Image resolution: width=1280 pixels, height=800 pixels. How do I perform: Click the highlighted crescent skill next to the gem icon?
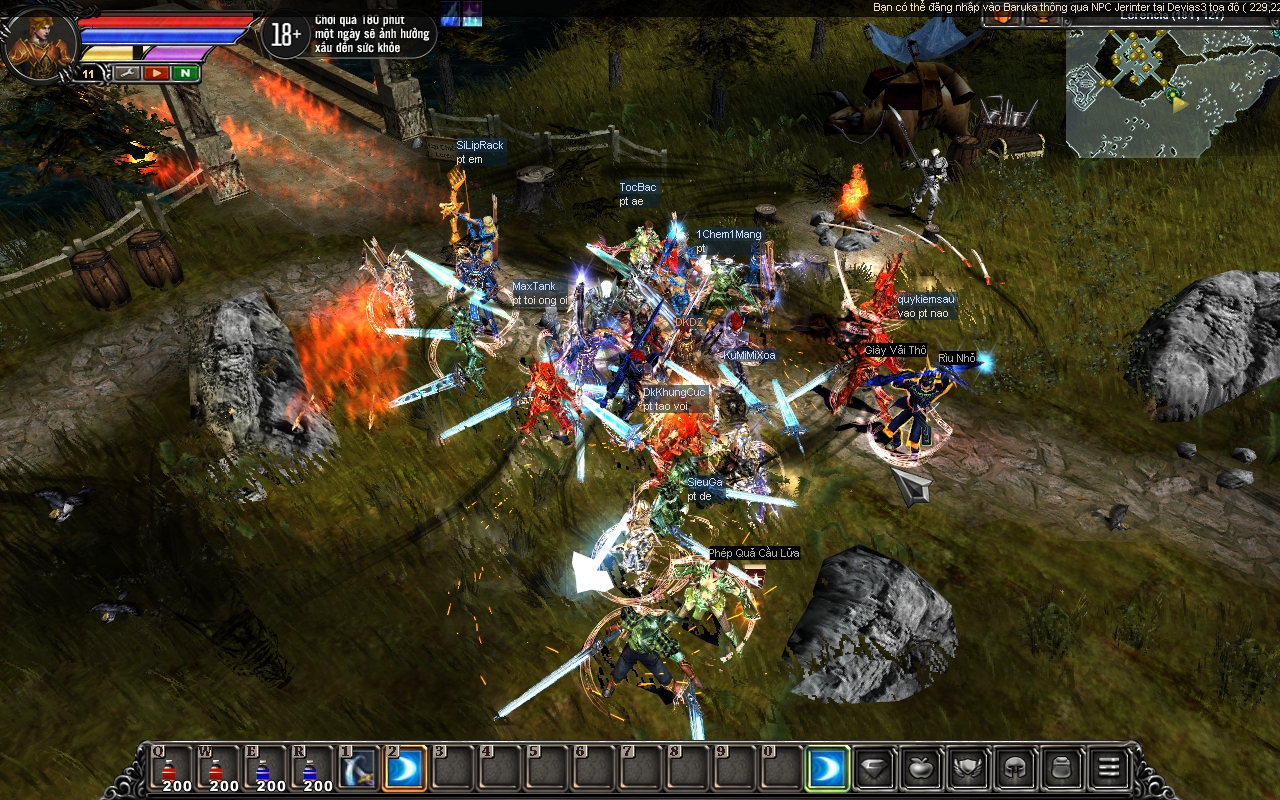[x=828, y=769]
